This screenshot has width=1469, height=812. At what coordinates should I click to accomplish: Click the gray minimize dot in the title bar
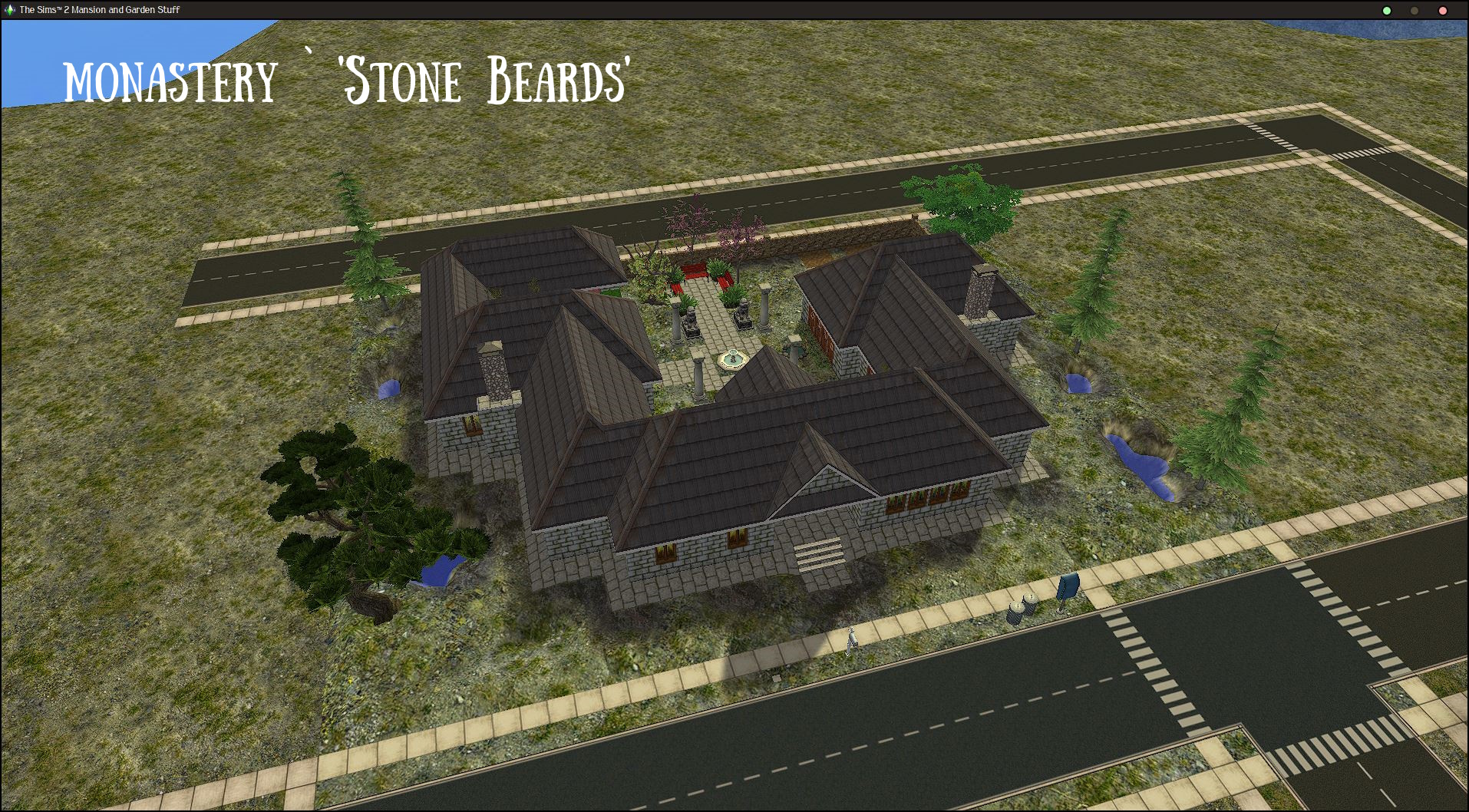1413,11
